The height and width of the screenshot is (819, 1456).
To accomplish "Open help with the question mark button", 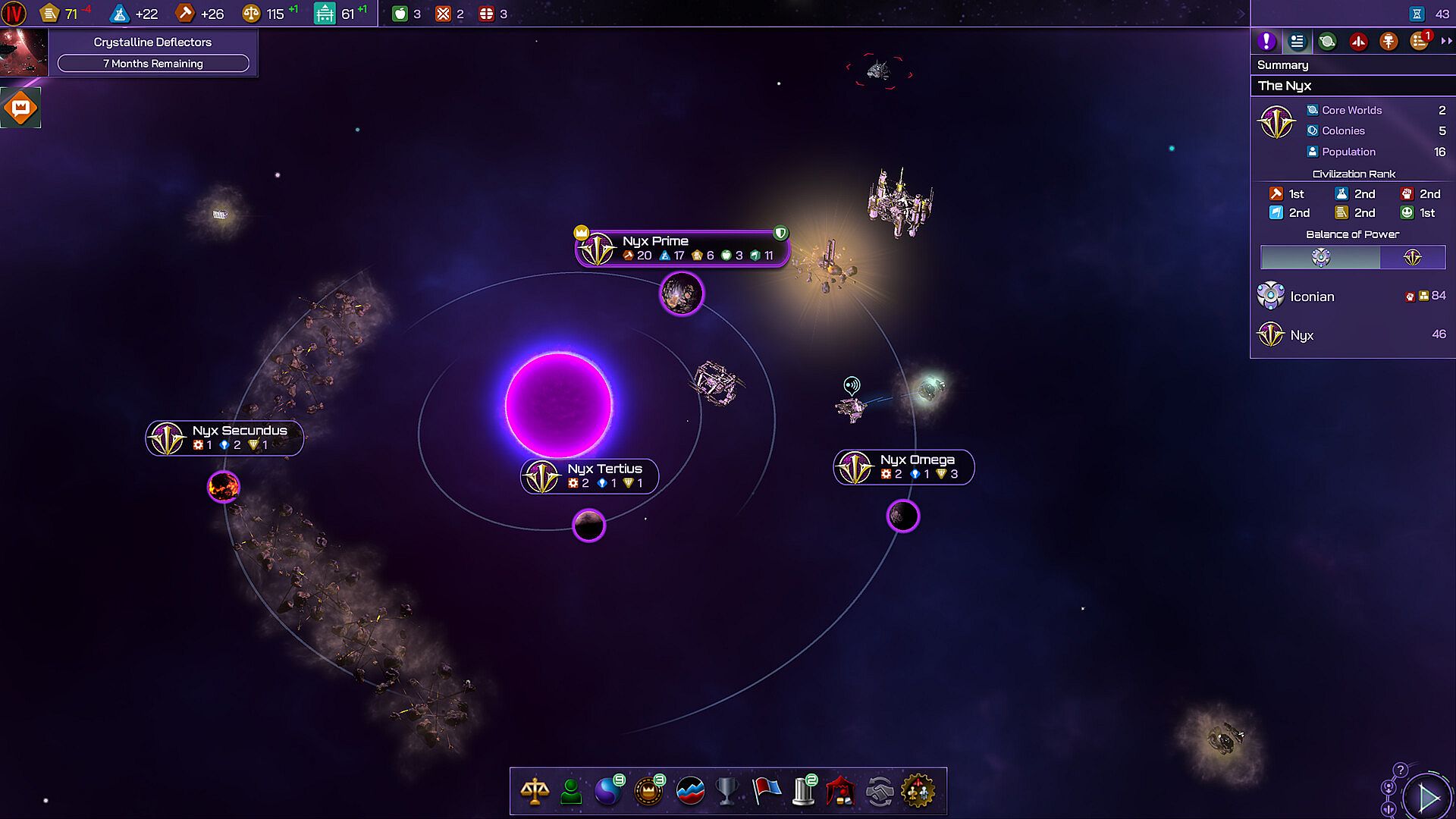I will pos(1401,770).
